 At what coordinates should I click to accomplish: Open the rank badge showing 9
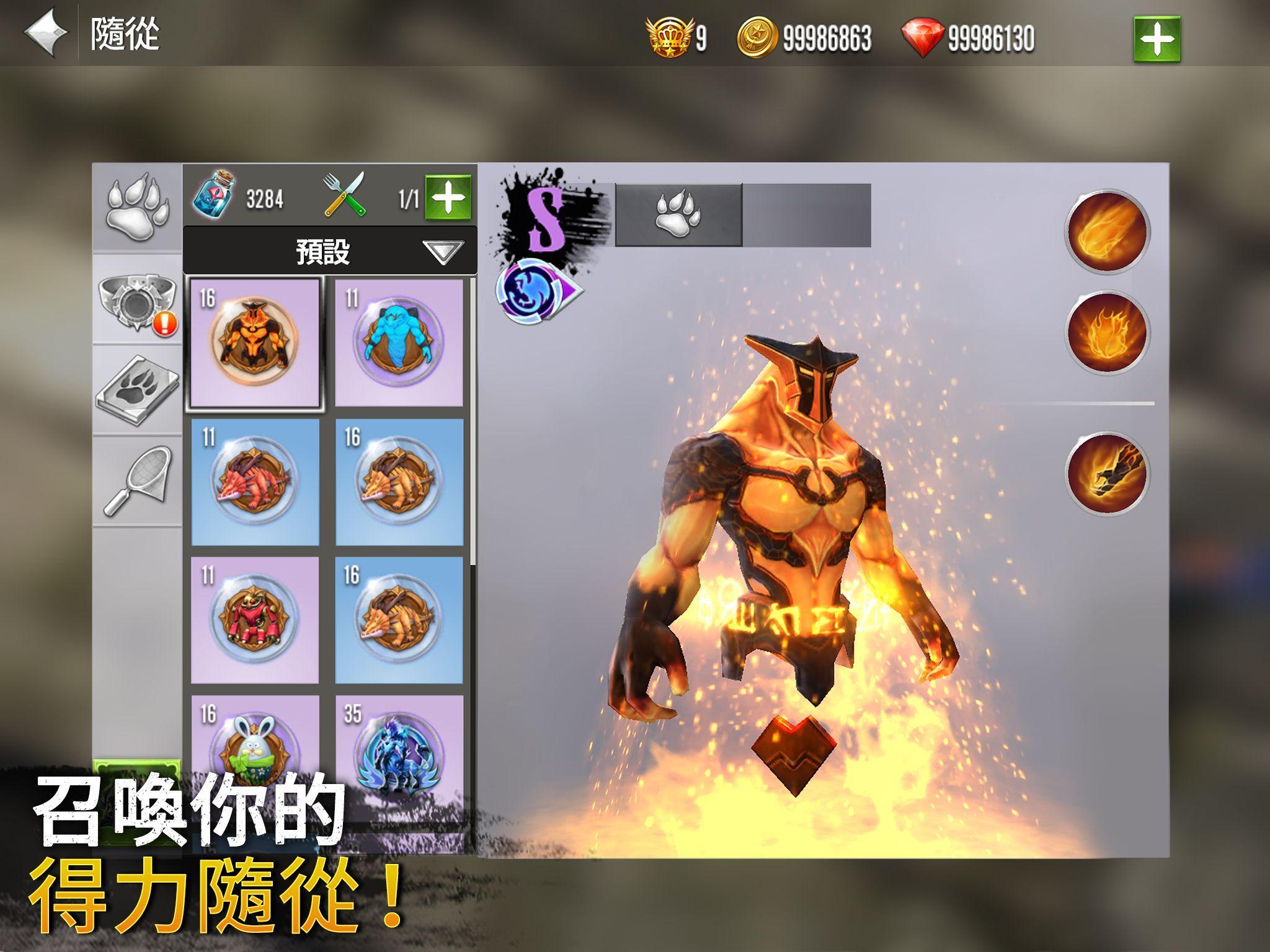pos(668,37)
